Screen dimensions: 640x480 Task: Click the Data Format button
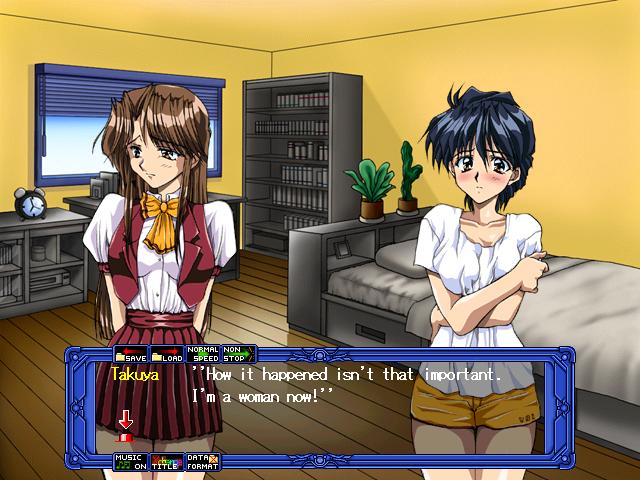[204, 462]
